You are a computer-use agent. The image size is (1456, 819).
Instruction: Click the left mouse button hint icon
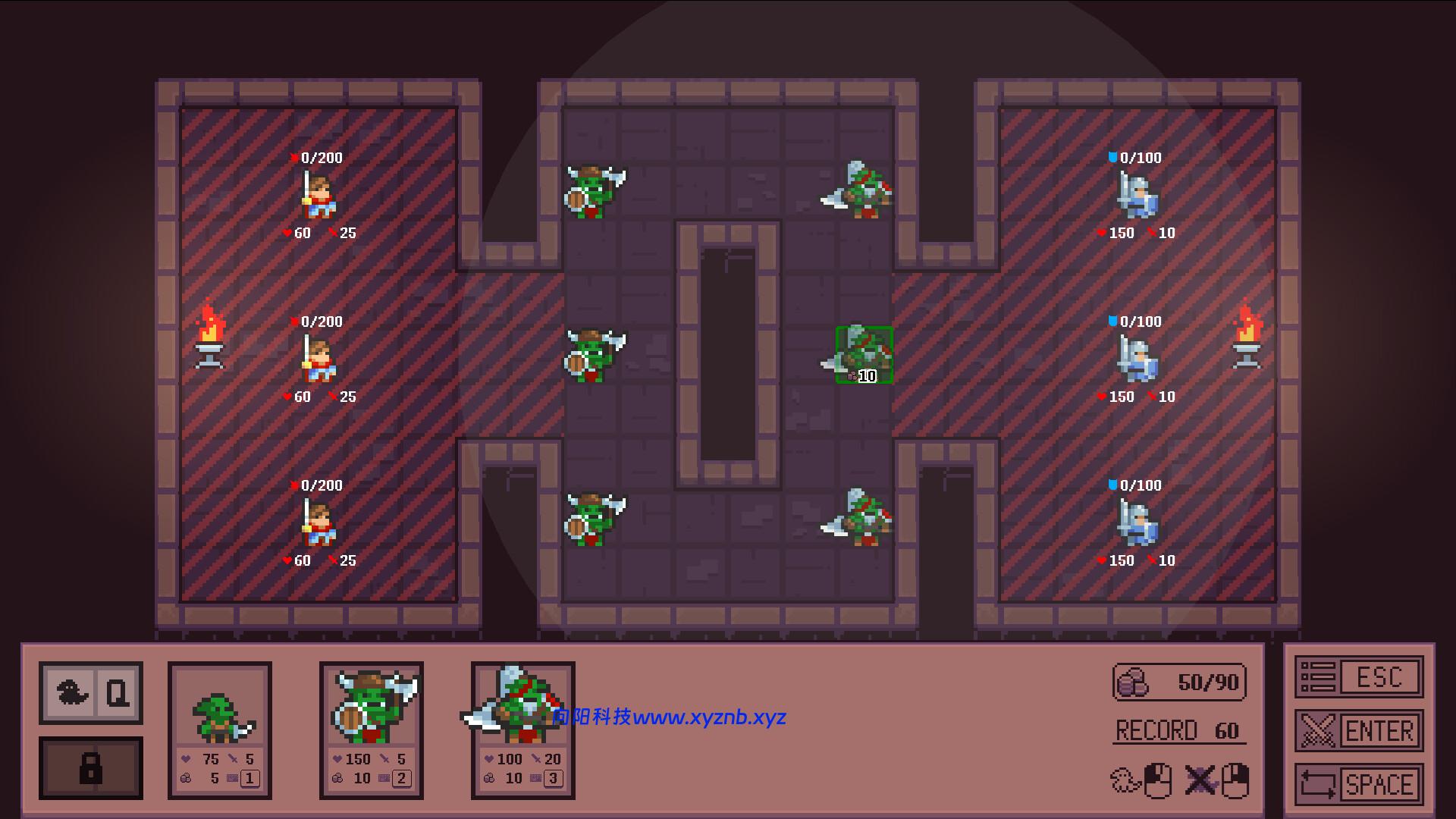(x=1158, y=779)
